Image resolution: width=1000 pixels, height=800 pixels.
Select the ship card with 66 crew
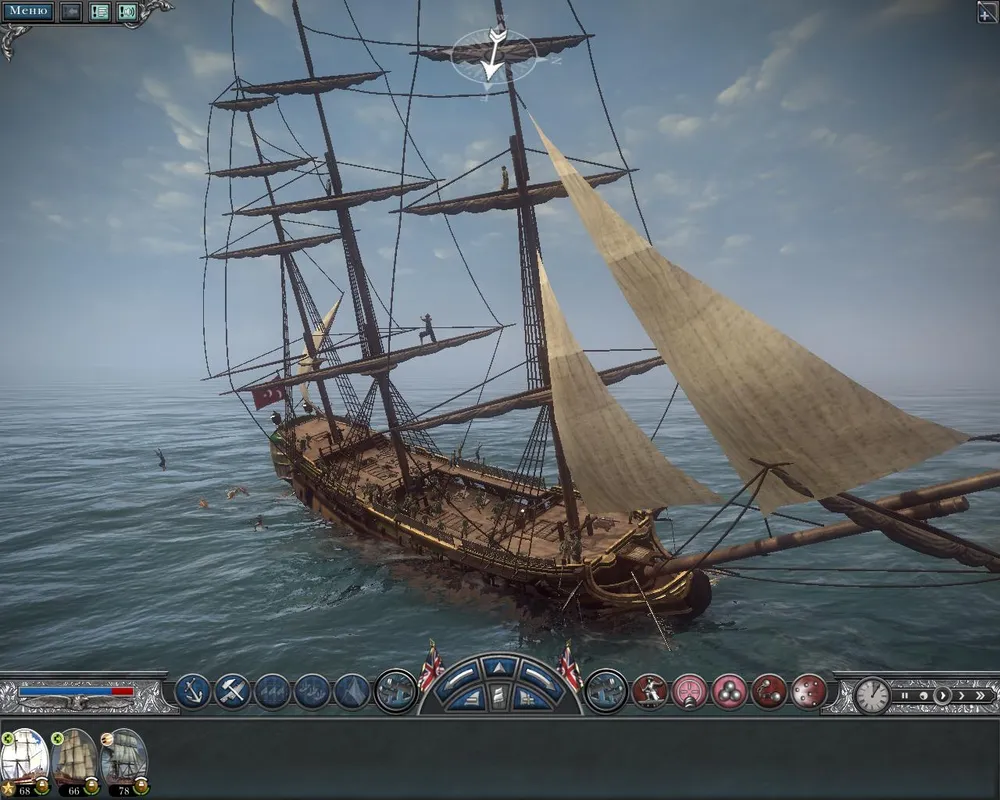point(75,760)
